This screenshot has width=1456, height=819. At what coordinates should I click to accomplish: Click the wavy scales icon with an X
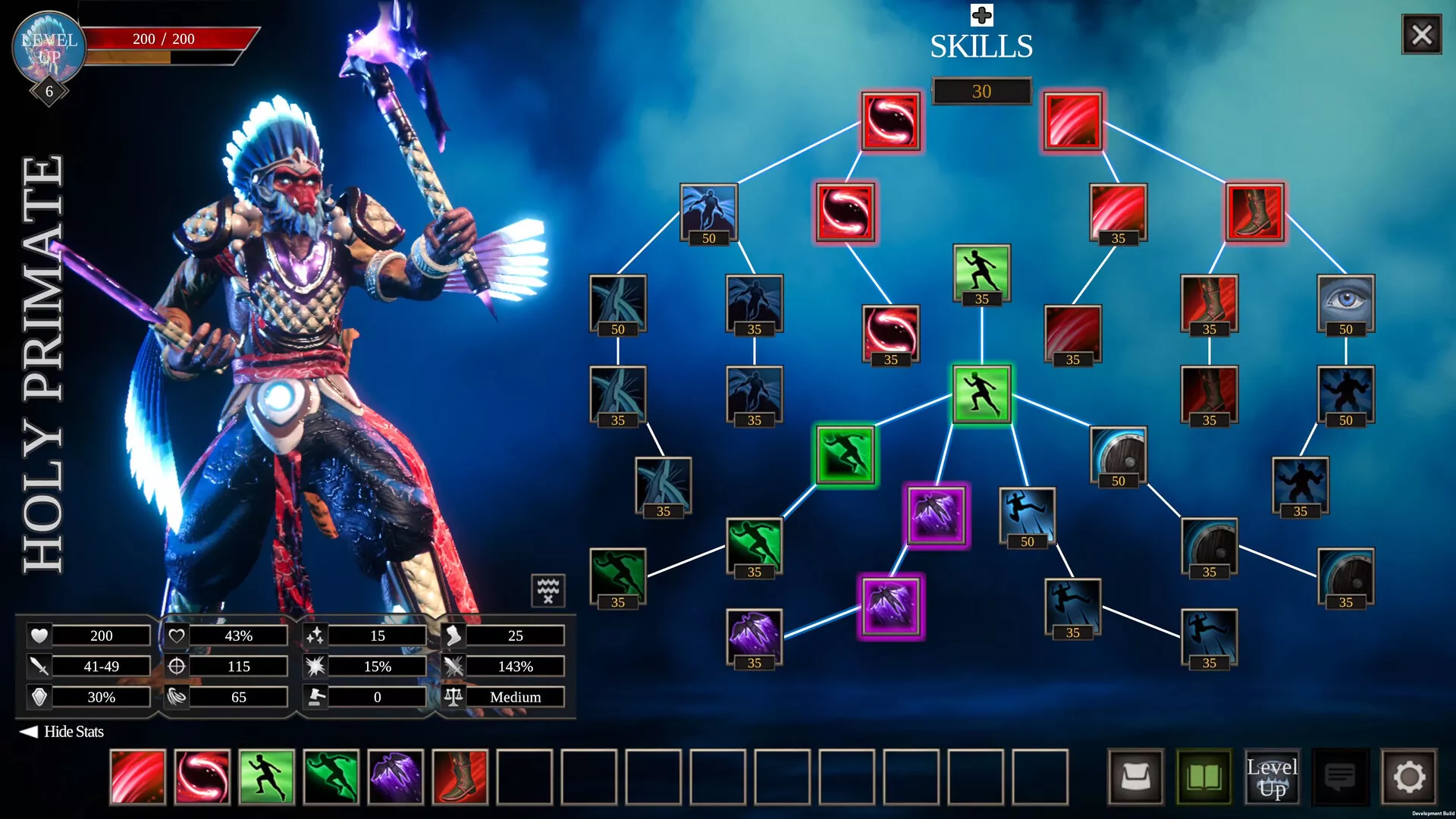pos(548,591)
